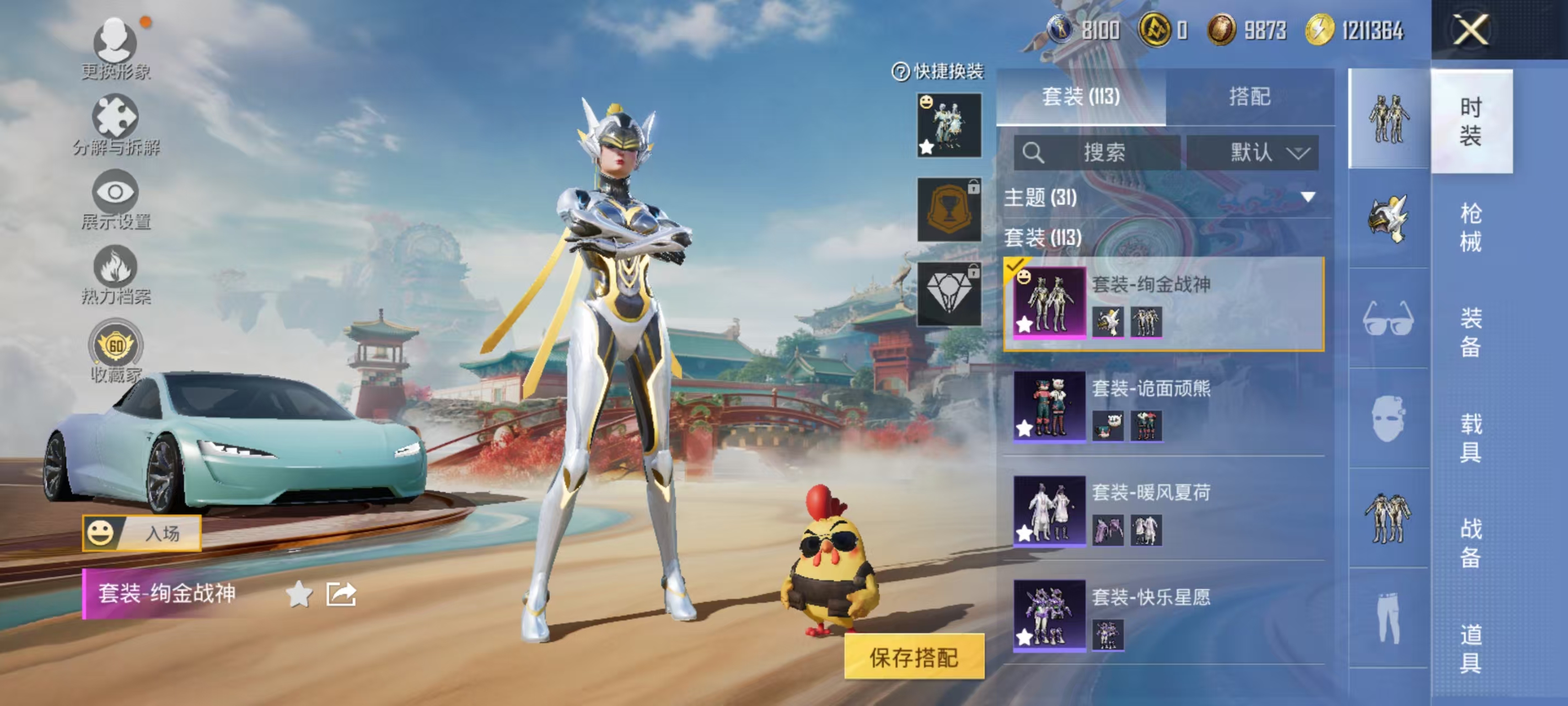
Task: Open the search field magnifier icon
Action: coord(1035,153)
